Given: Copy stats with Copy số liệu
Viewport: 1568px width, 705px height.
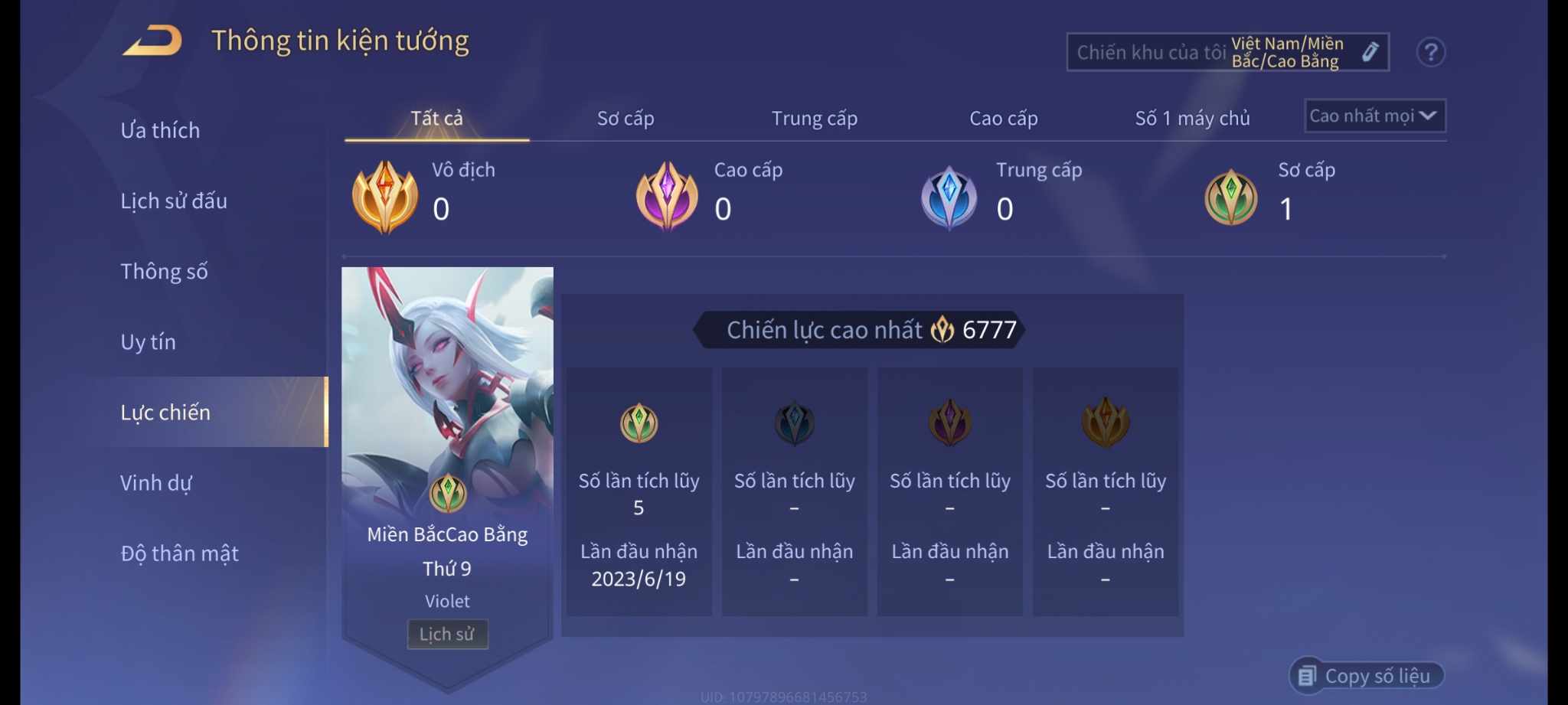Looking at the screenshot, I should click(1367, 676).
